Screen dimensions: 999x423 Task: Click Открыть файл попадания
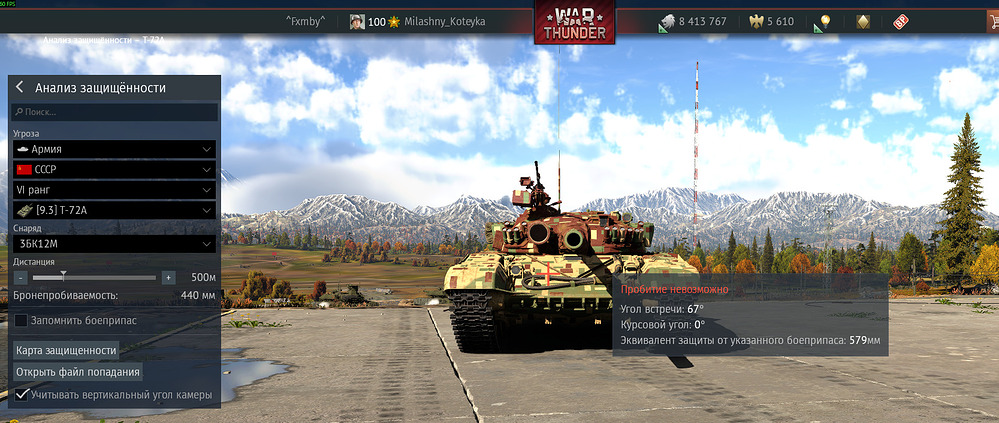(77, 372)
